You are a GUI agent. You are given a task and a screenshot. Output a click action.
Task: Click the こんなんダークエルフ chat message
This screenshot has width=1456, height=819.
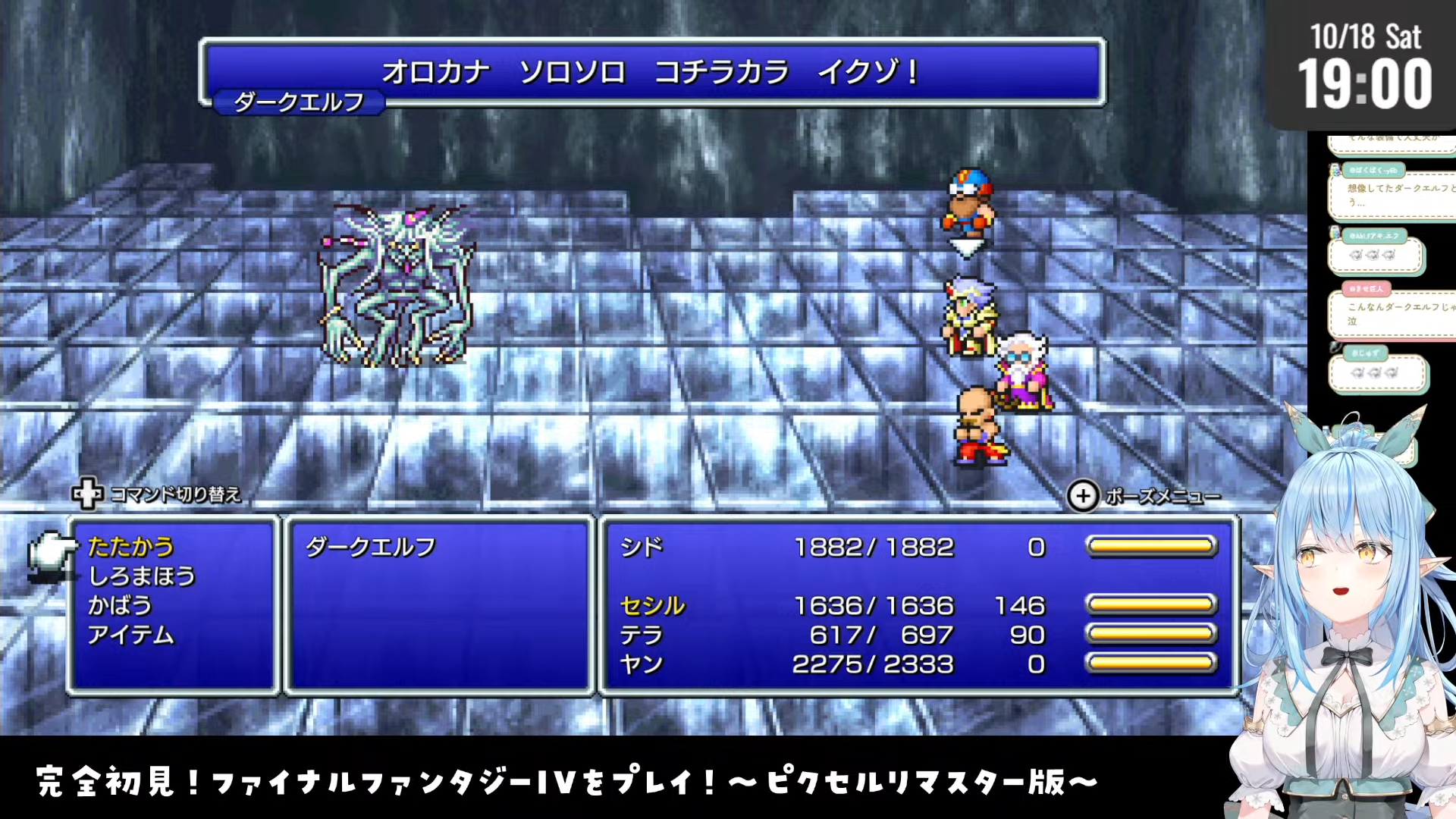click(x=1395, y=313)
